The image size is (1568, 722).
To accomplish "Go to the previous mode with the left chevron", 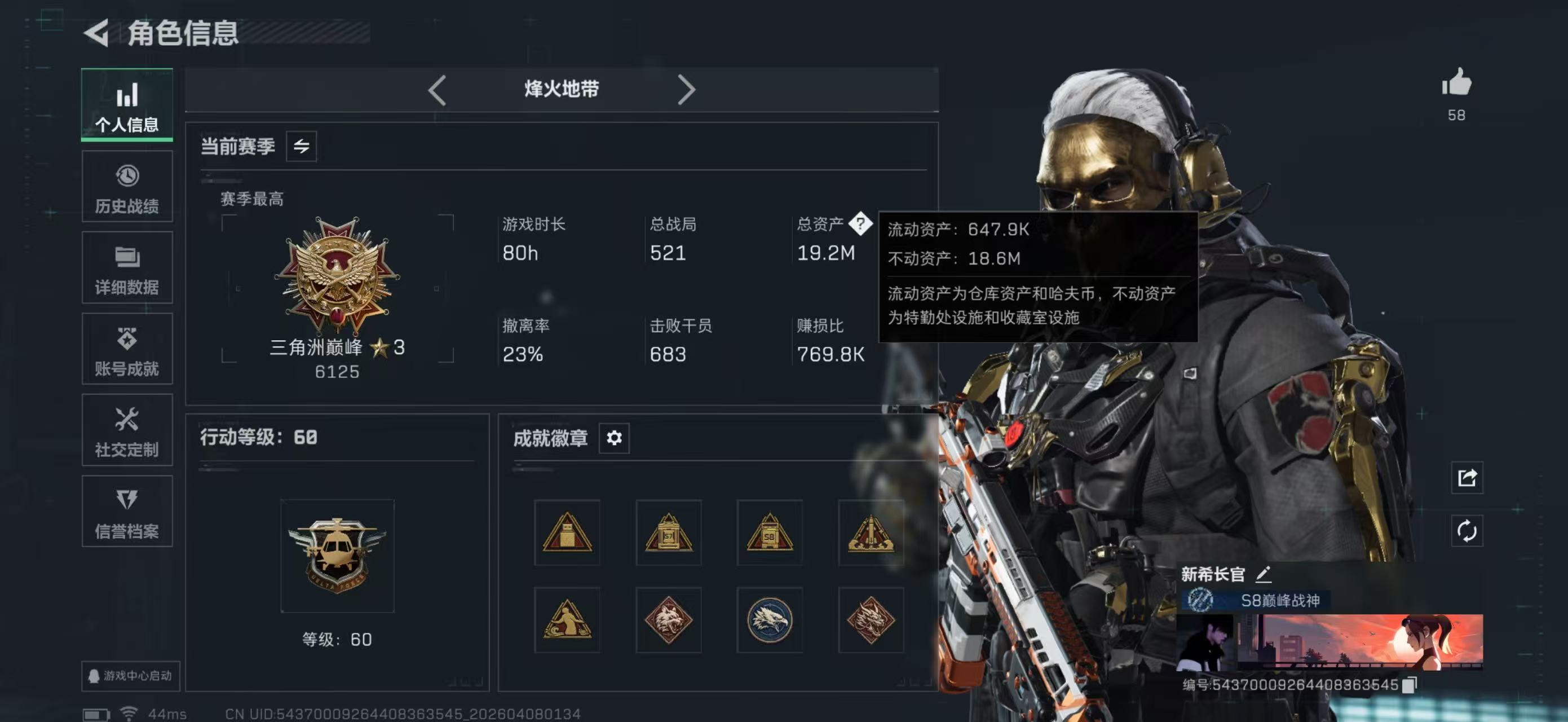I will [x=436, y=90].
